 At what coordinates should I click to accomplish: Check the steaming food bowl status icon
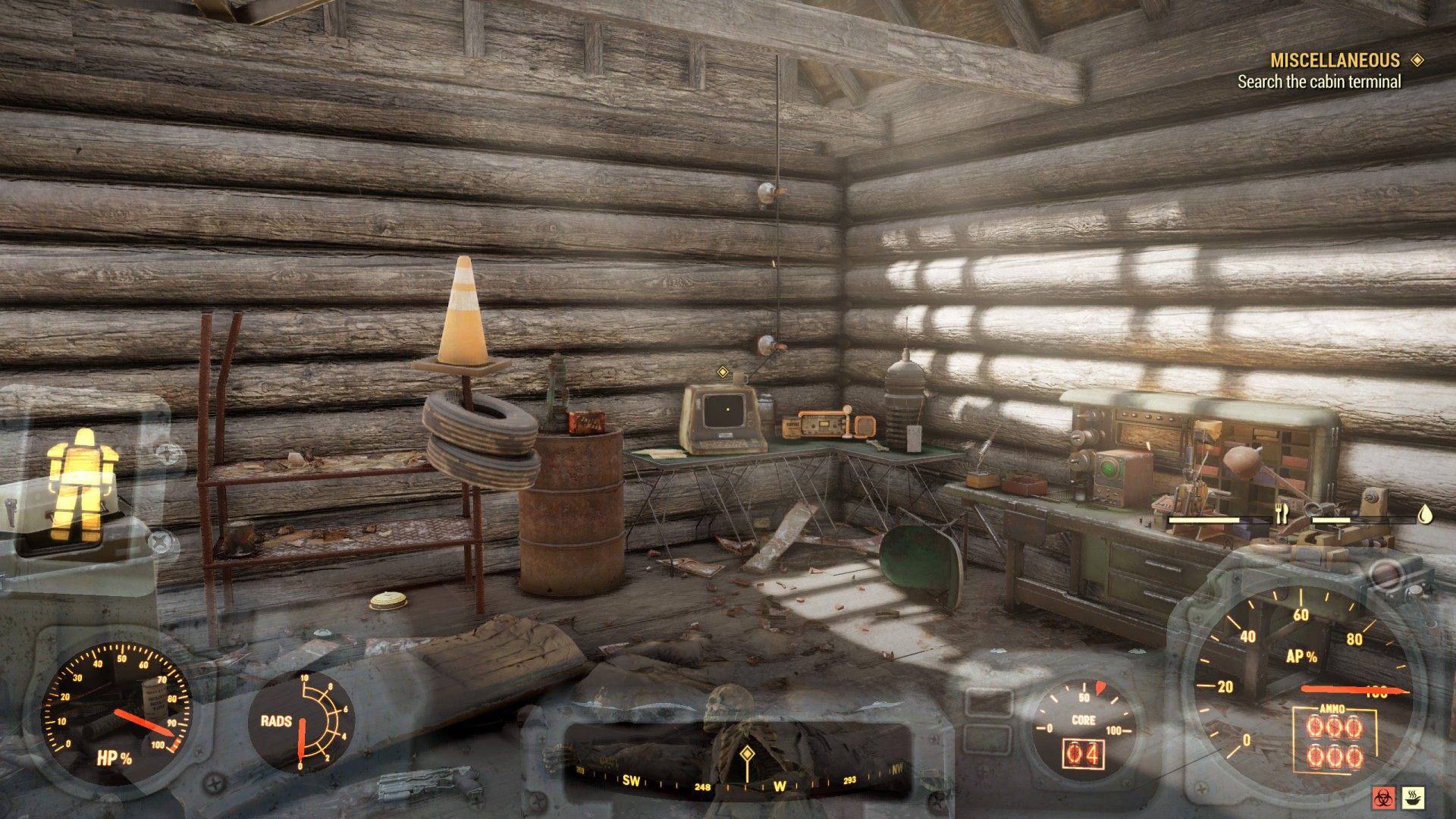1413,797
